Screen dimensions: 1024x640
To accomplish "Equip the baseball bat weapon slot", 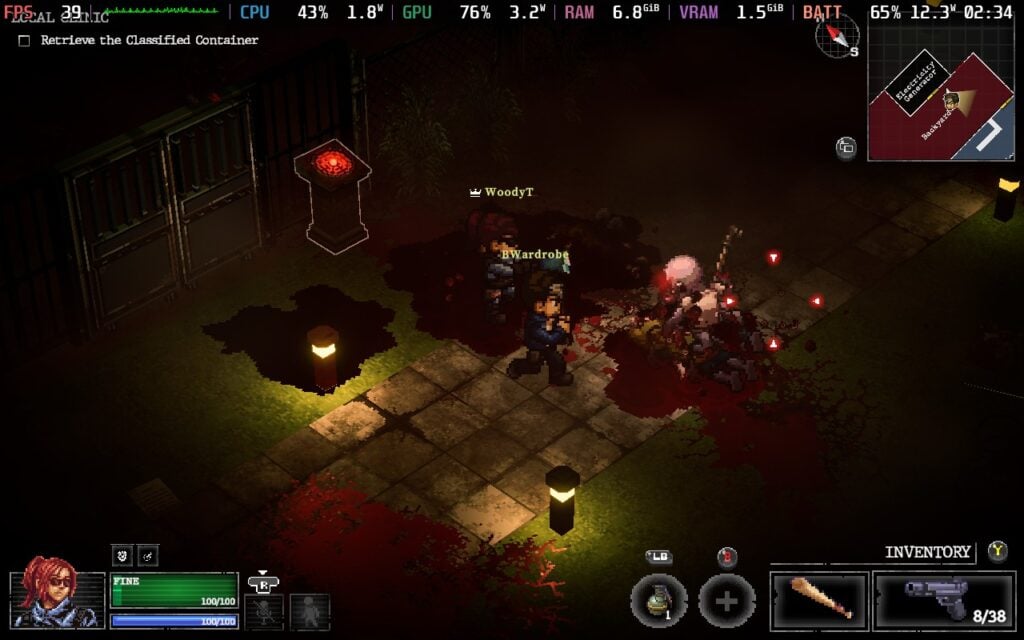I will tap(819, 600).
